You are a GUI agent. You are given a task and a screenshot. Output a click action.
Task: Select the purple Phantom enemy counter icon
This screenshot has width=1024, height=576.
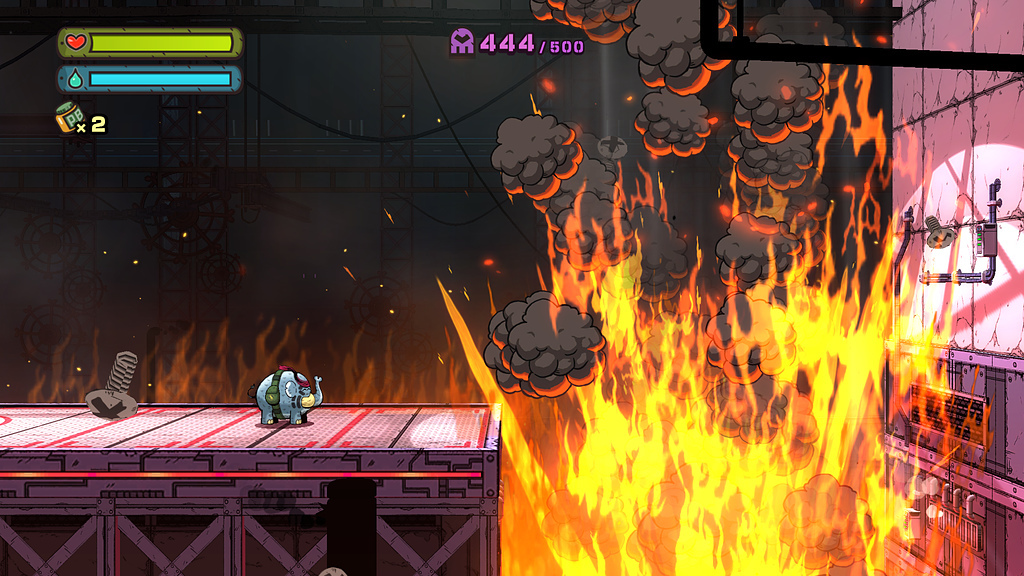pos(462,42)
